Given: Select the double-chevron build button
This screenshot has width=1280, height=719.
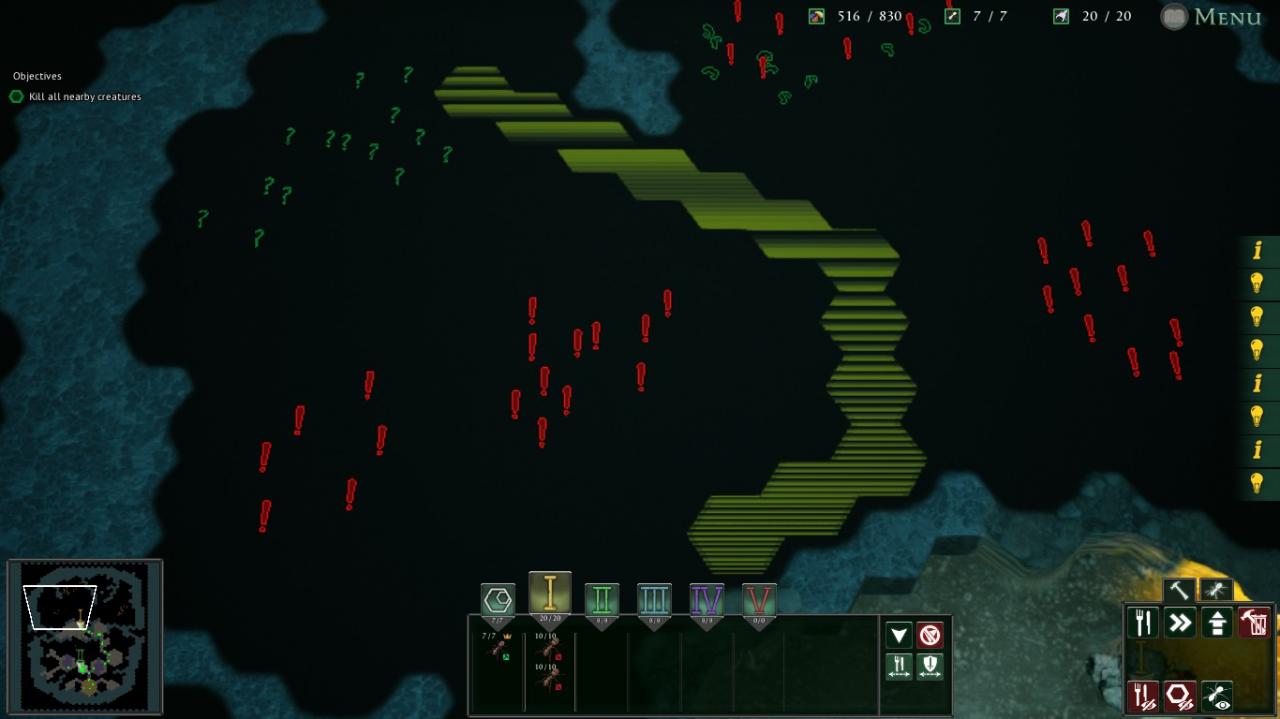Looking at the screenshot, I should click(x=1180, y=623).
